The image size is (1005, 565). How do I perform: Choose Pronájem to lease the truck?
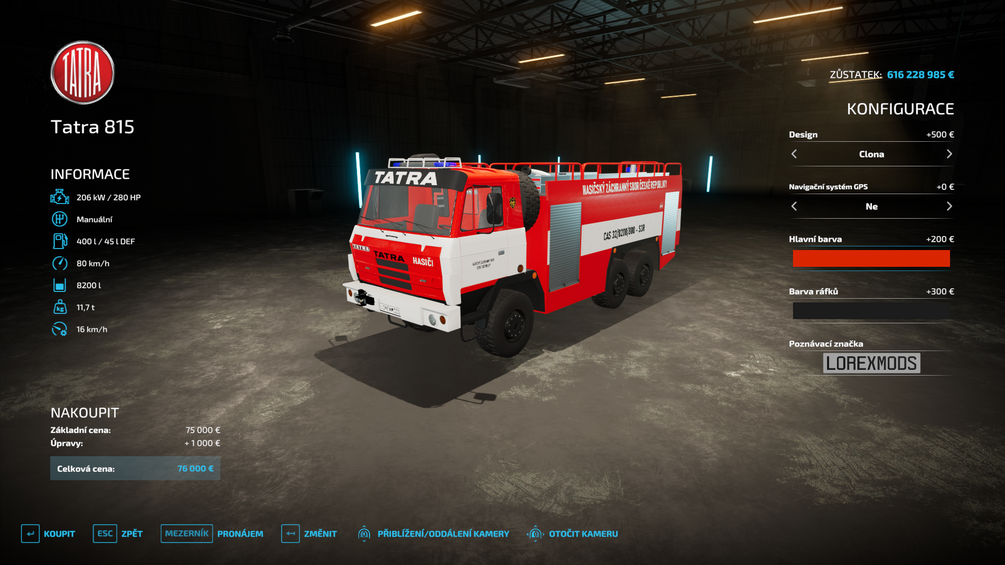coord(211,534)
